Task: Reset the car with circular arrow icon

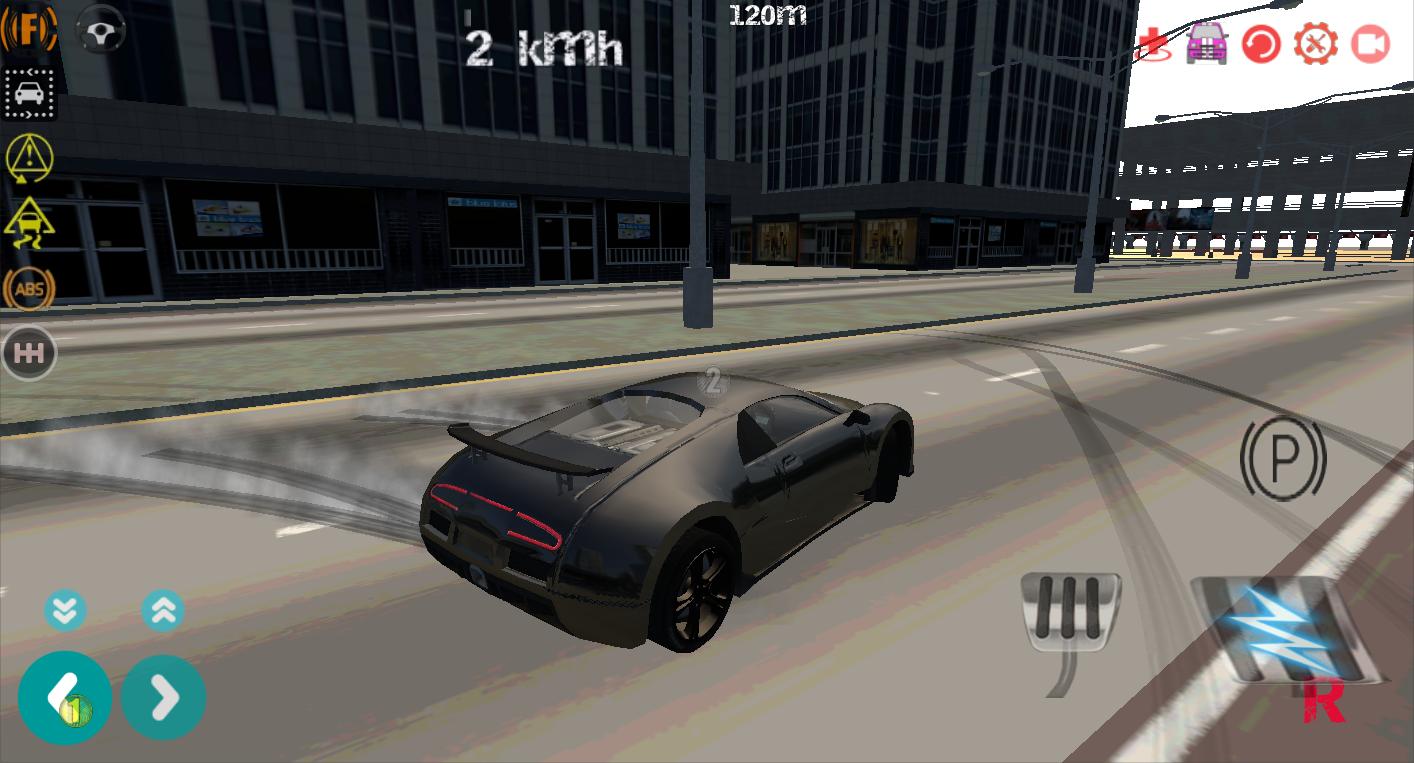Action: [x=1263, y=44]
